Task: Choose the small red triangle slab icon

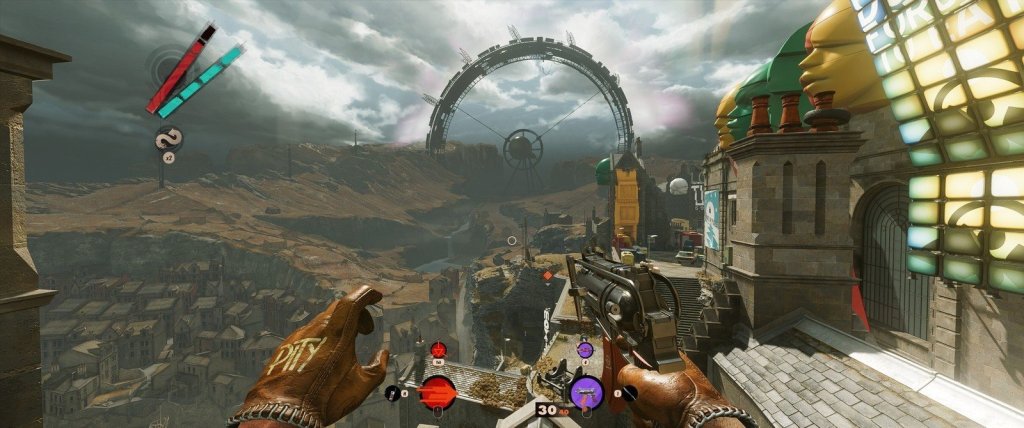Action: pyautogui.click(x=437, y=349)
